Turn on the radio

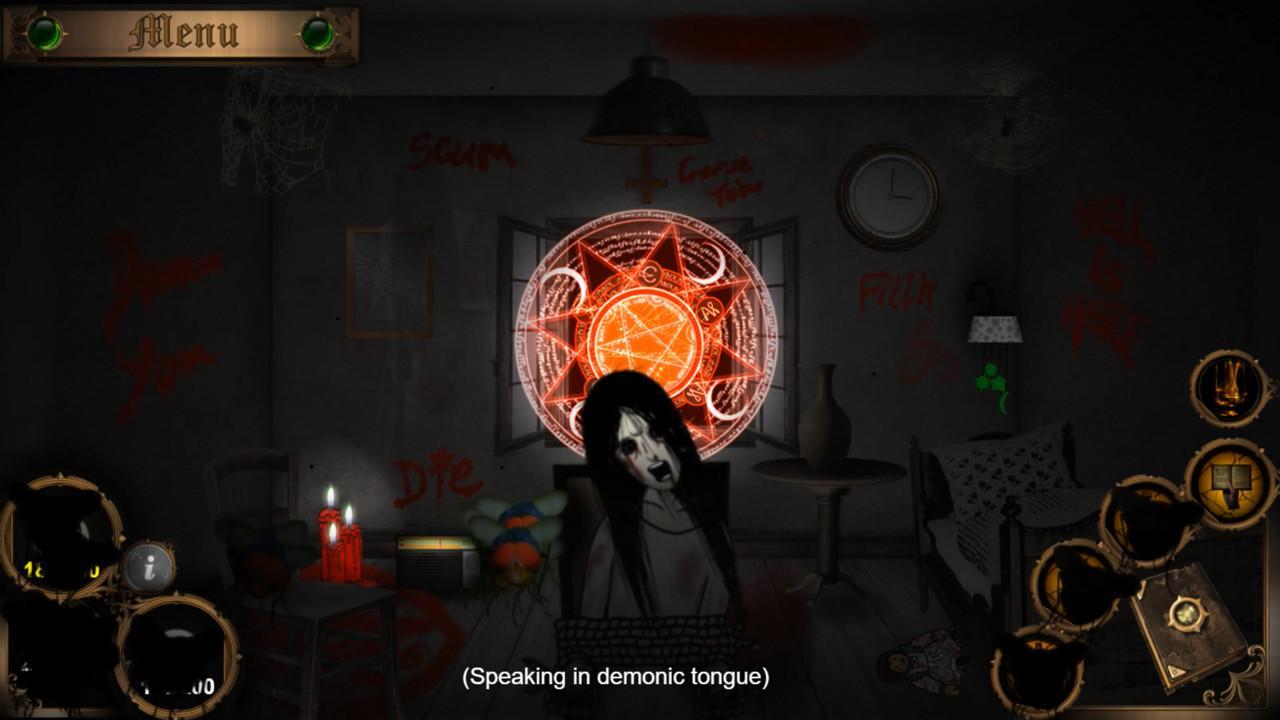[x=435, y=560]
